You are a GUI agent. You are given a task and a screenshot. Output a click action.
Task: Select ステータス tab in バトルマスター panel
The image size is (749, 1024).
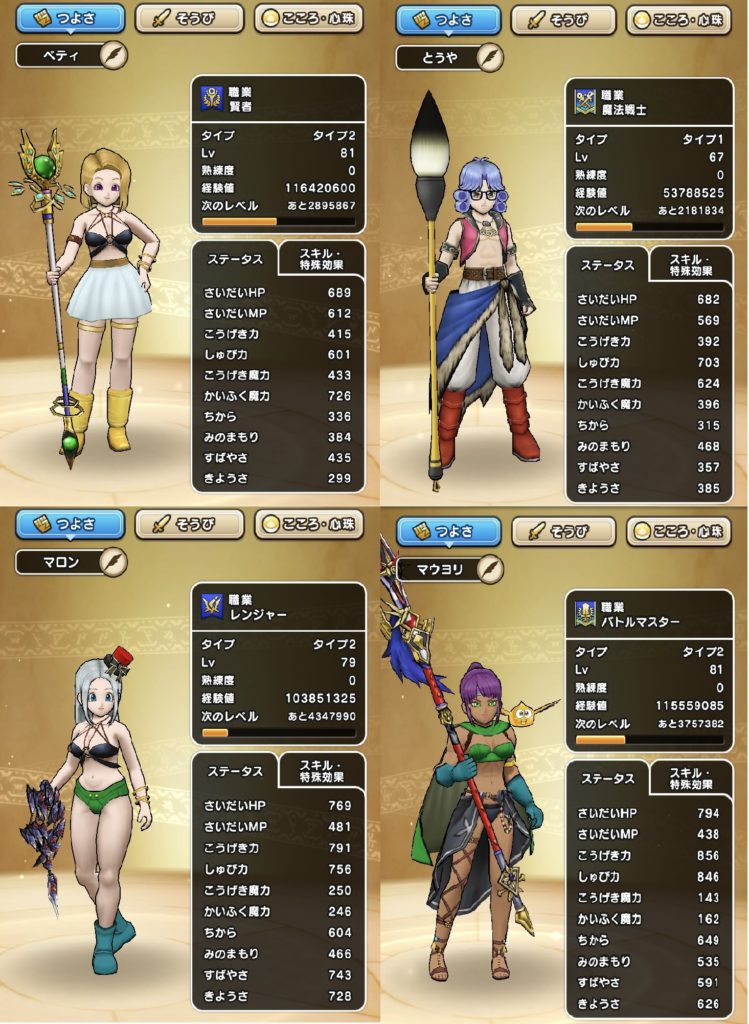click(606, 780)
